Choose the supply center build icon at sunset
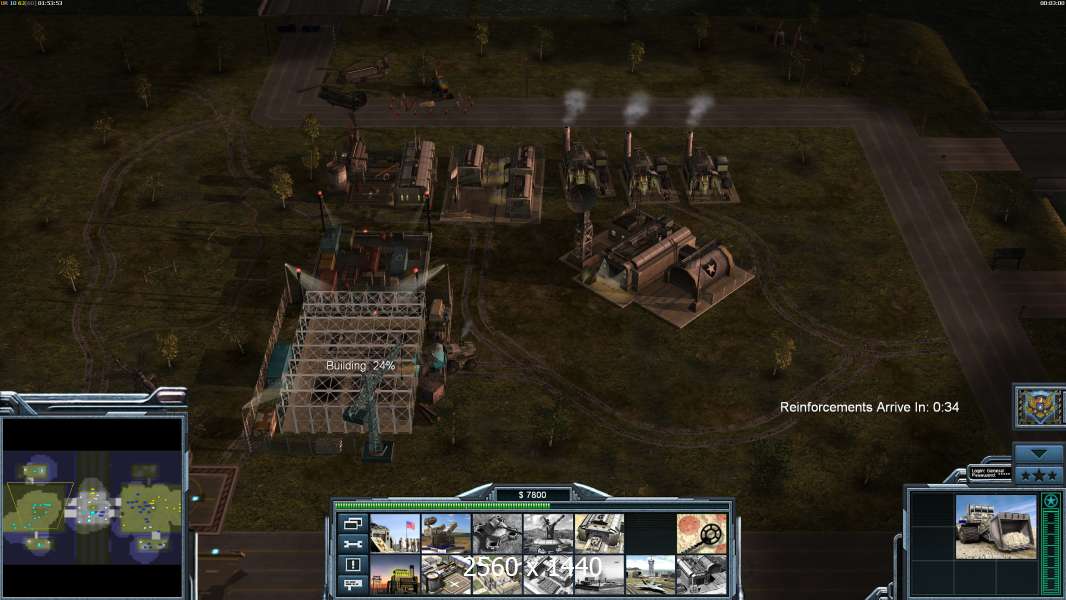The width and height of the screenshot is (1066, 600). point(395,574)
